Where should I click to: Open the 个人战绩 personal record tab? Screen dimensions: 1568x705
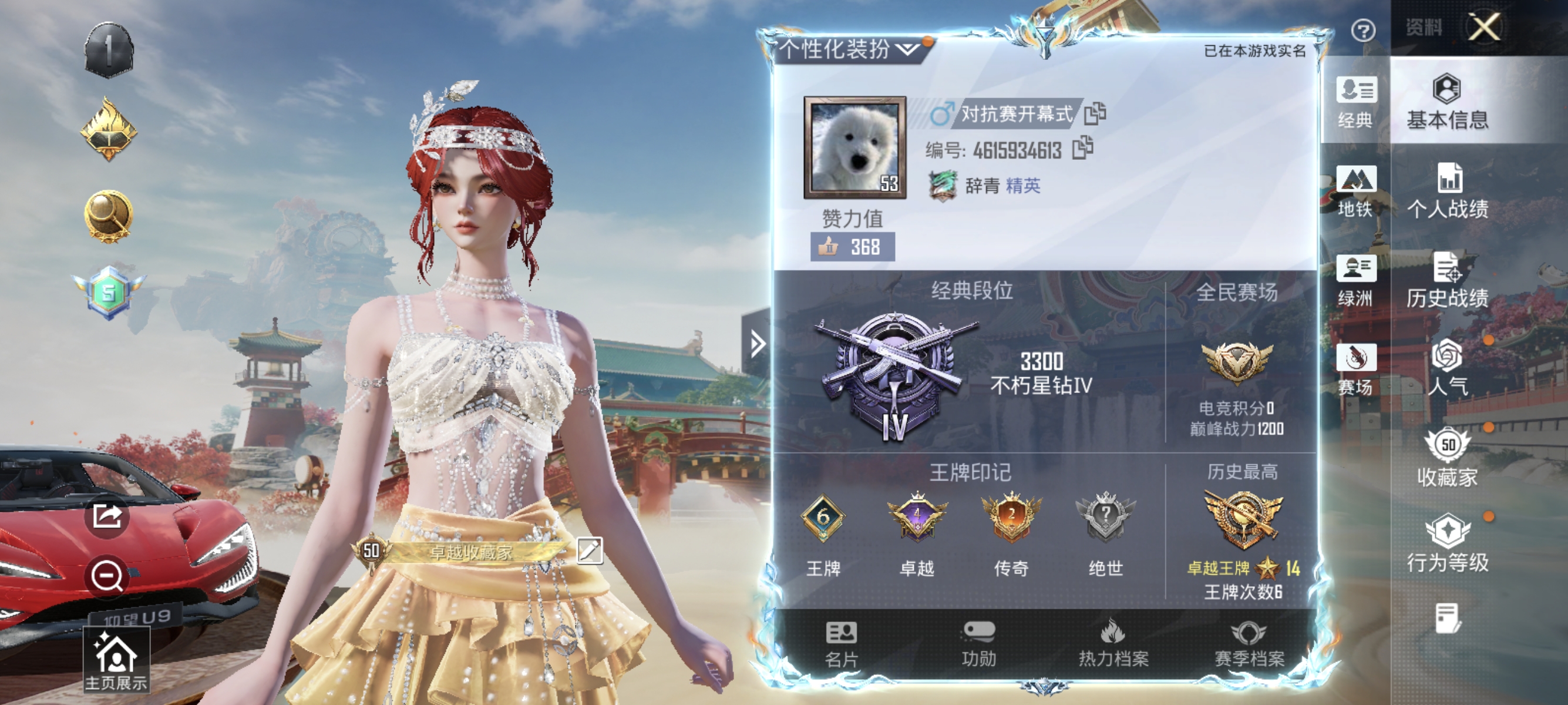coord(1445,195)
